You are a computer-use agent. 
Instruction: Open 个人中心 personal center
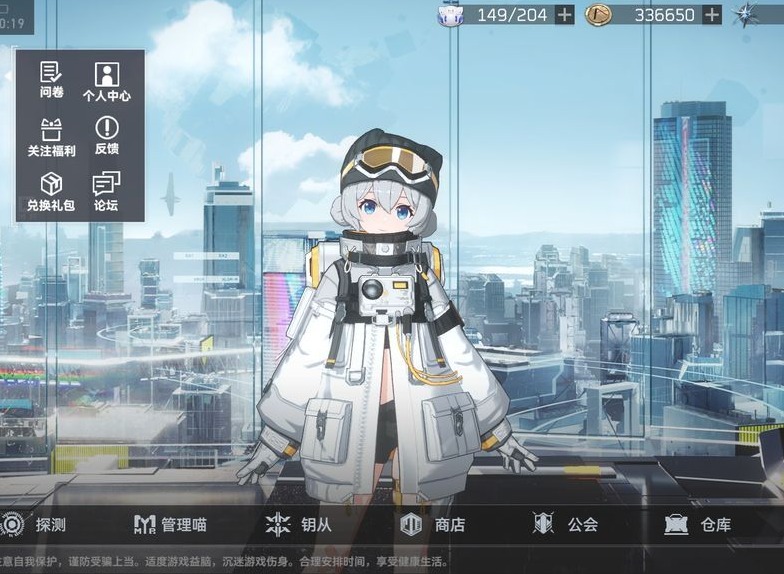click(x=106, y=80)
